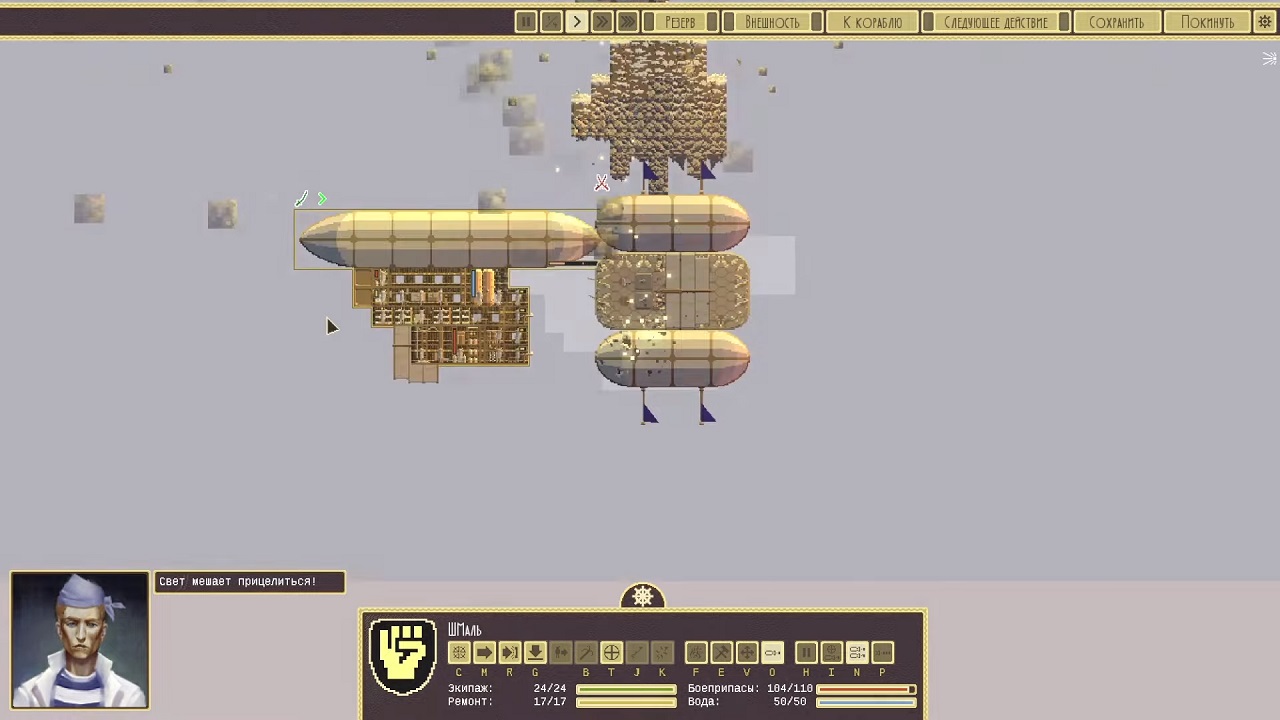Viewport: 1280px width, 720px height.
Task: Click the landing arrow command icon
Action: (x=535, y=652)
